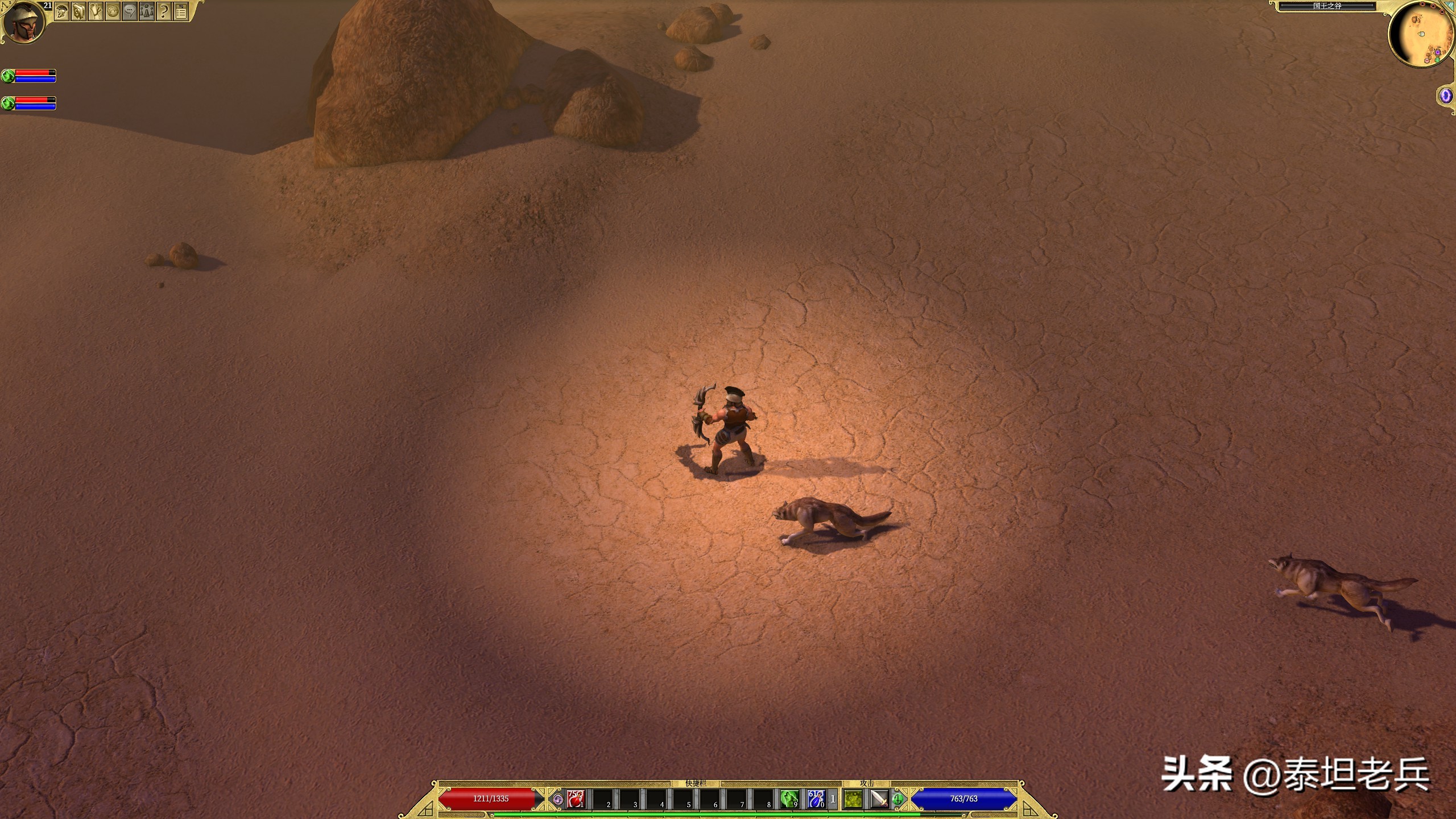Activate the purple portal stone button
This screenshot has width=1456, height=819.
tap(1445, 96)
